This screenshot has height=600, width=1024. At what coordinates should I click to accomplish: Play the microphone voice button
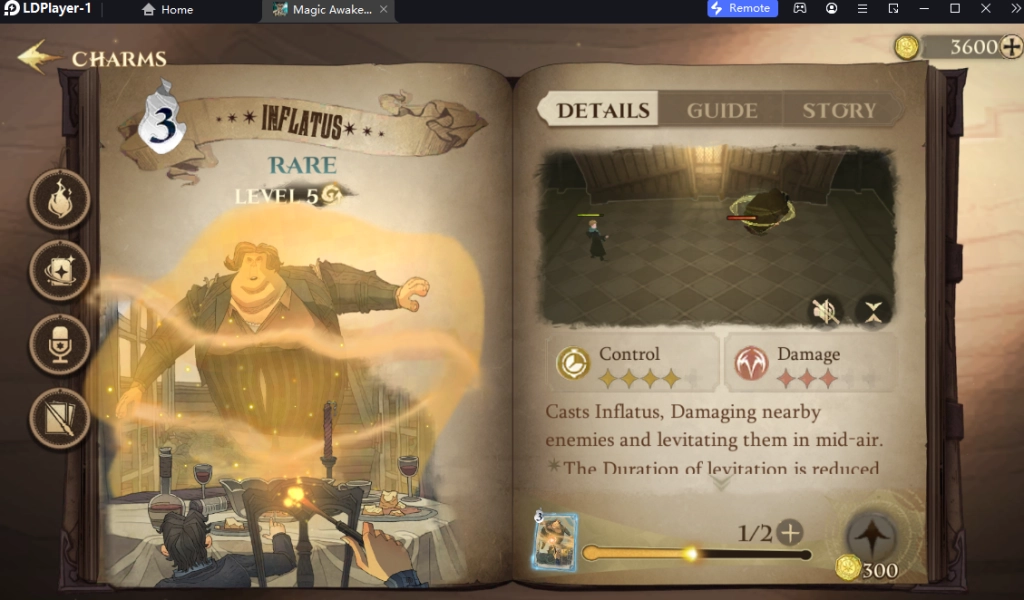(60, 345)
